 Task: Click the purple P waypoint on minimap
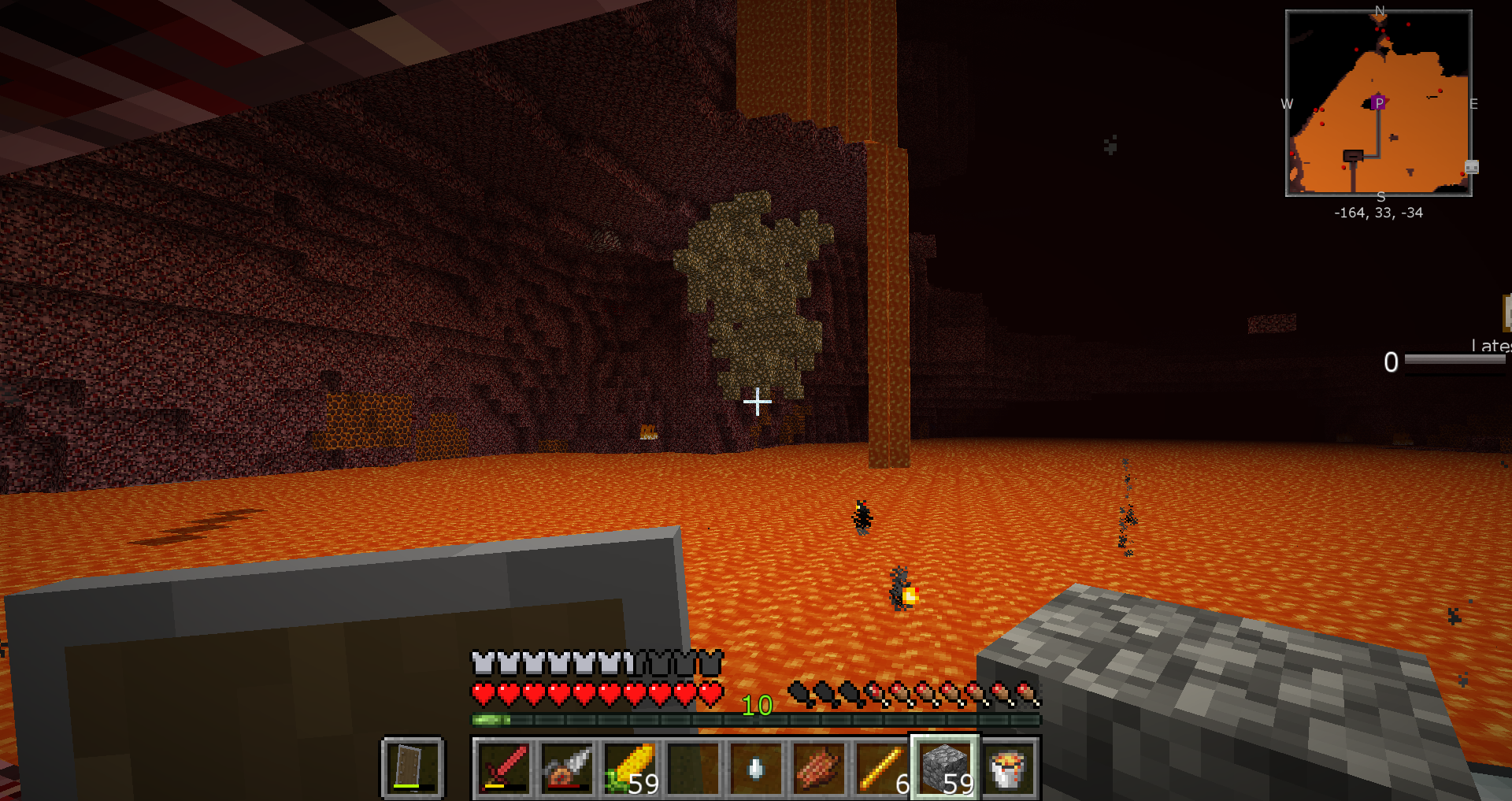[x=1379, y=103]
